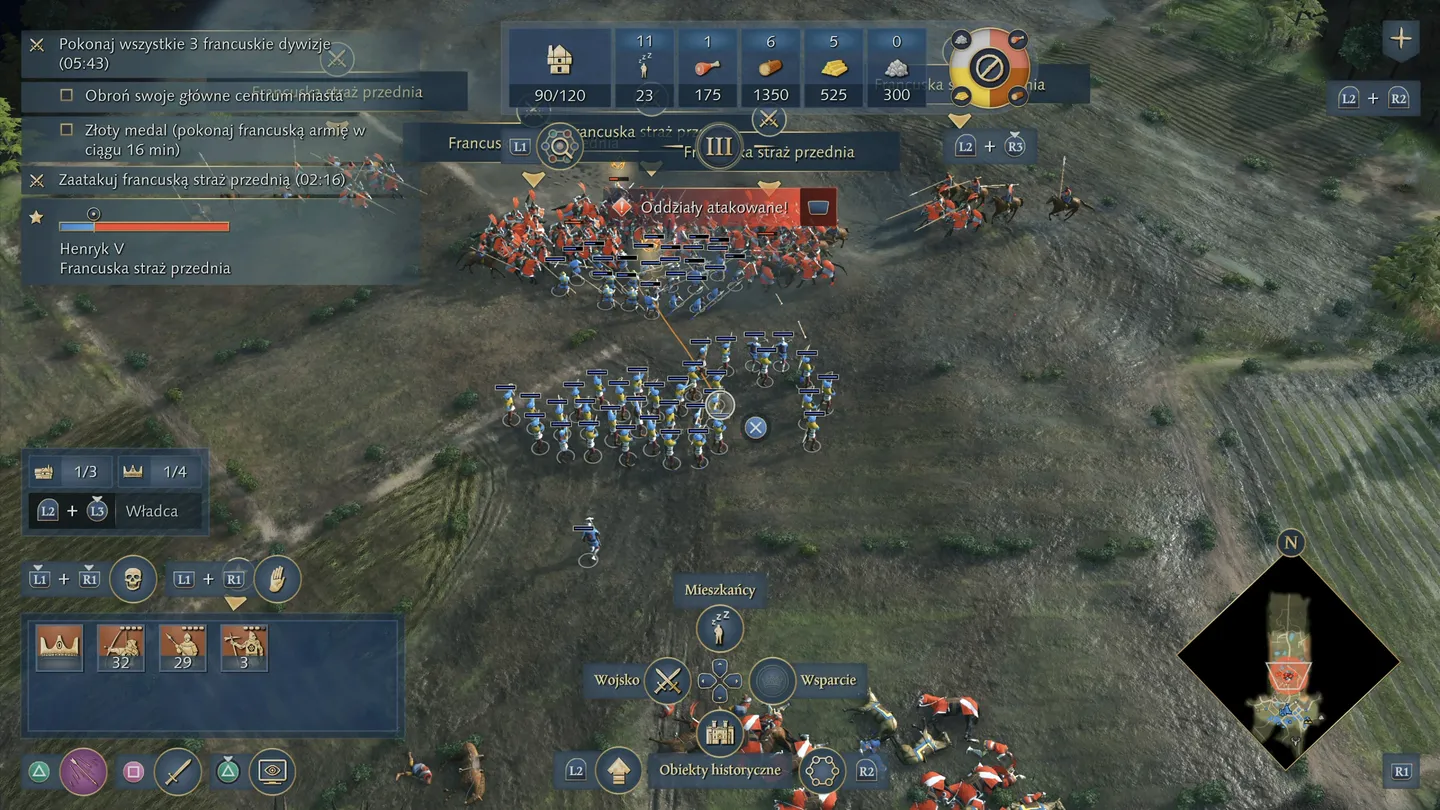Click the skull delete units icon
This screenshot has width=1440, height=810.
click(133, 579)
